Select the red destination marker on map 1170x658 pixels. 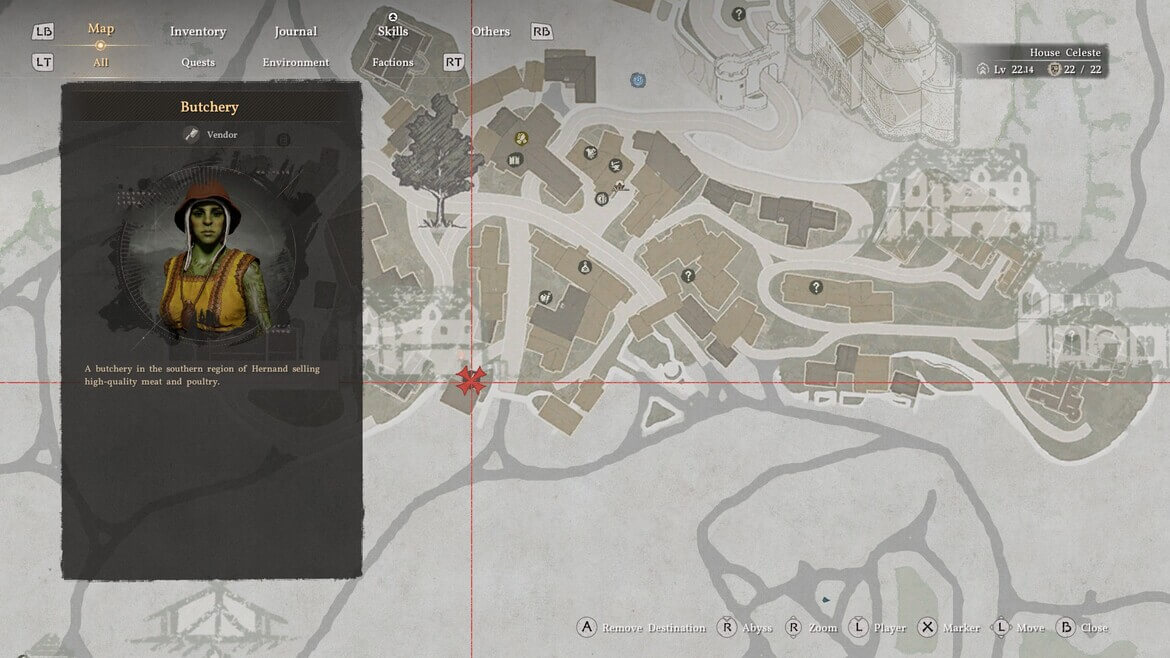pos(471,381)
